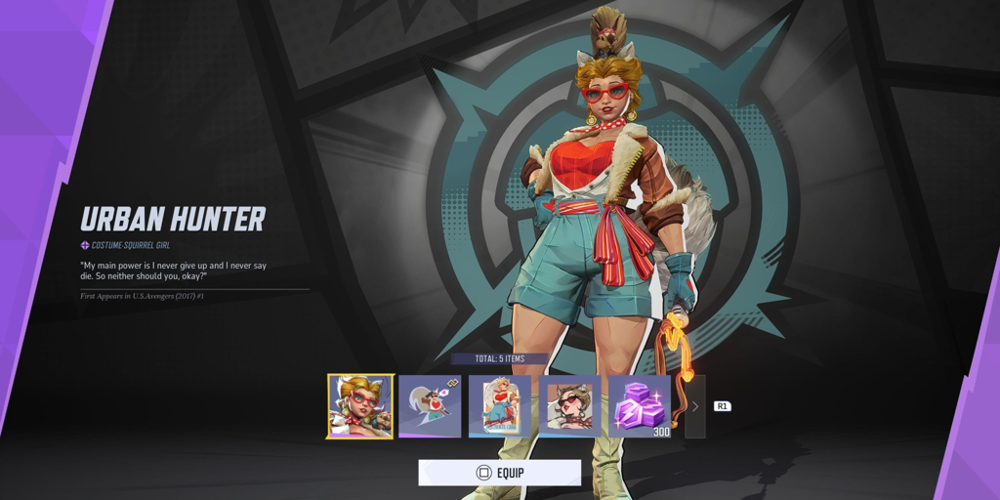
Task: Select the Squirrel Girl emote item thumbnail
Action: coord(430,406)
